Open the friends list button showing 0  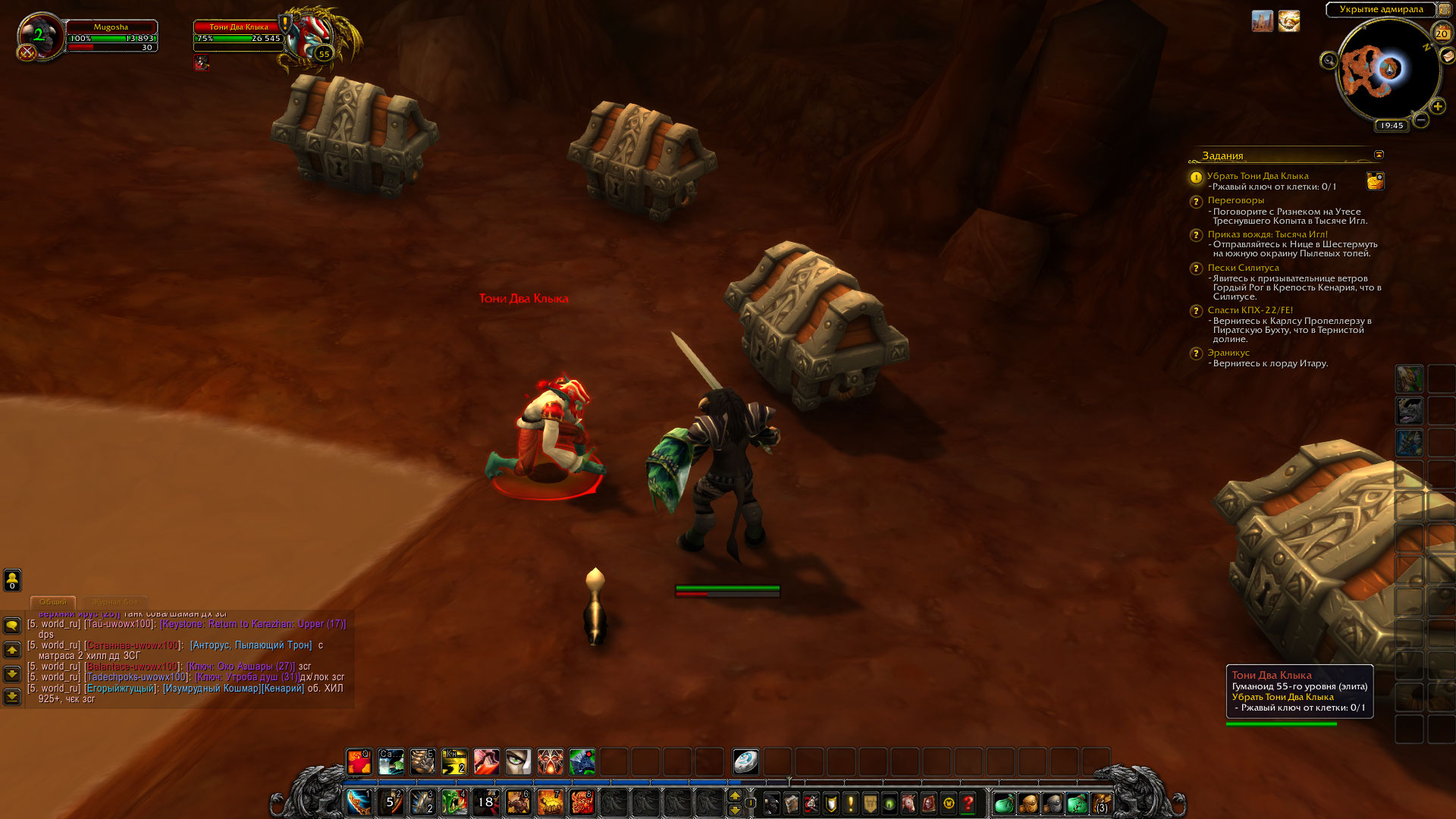[x=12, y=580]
